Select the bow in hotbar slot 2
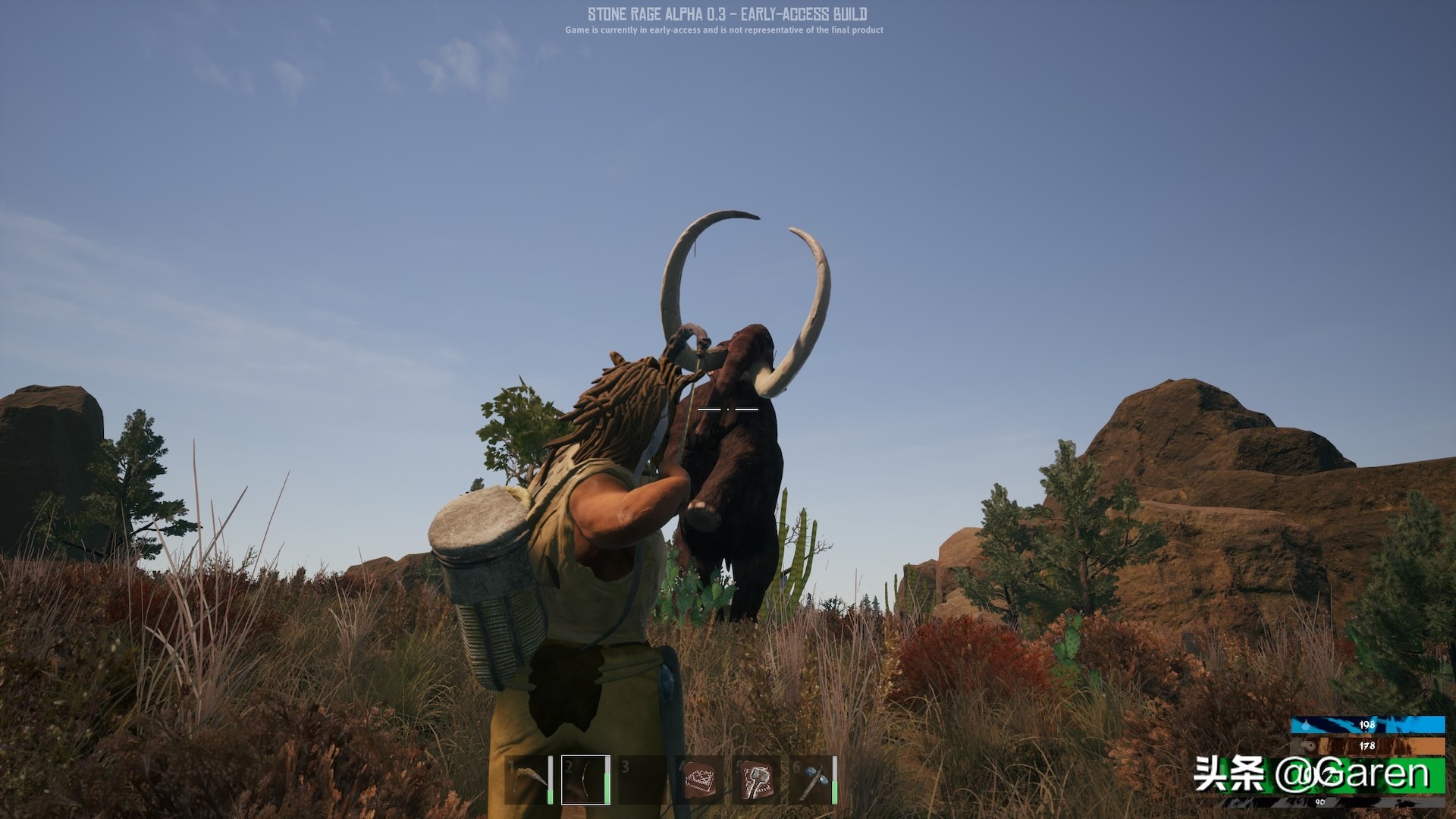Image resolution: width=1456 pixels, height=819 pixels. [x=585, y=780]
